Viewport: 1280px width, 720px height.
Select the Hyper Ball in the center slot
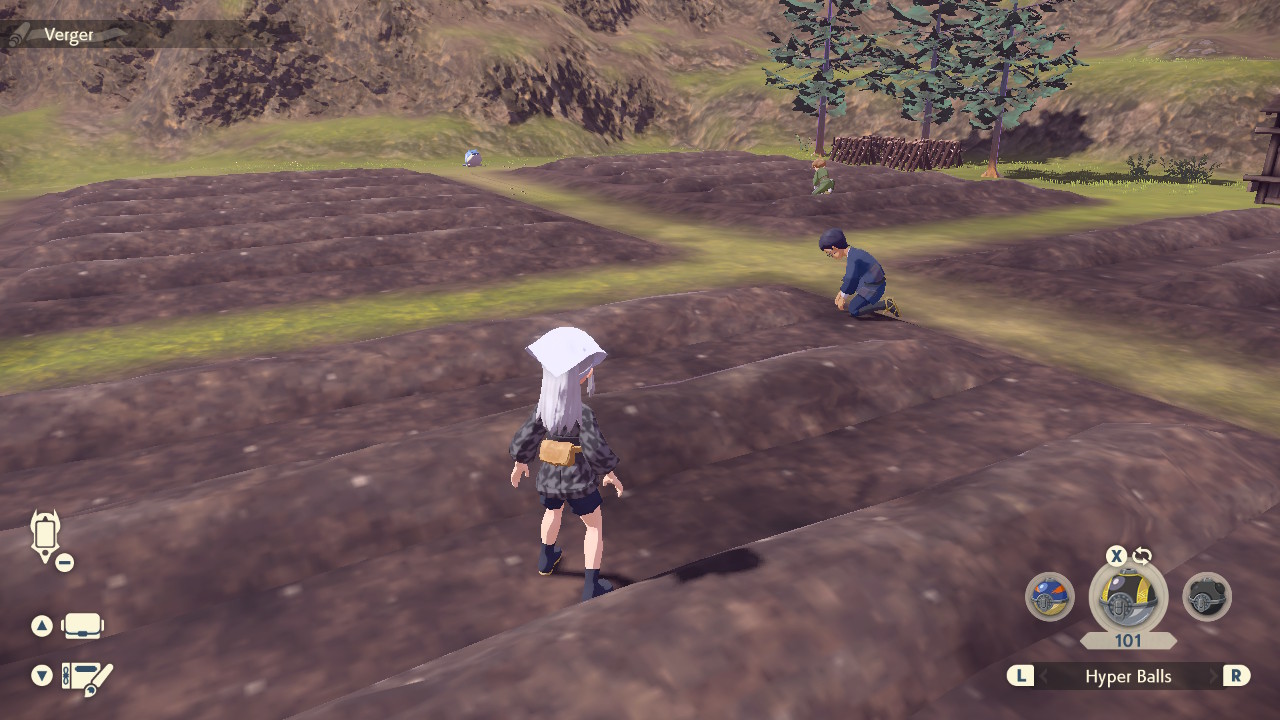tap(1128, 597)
